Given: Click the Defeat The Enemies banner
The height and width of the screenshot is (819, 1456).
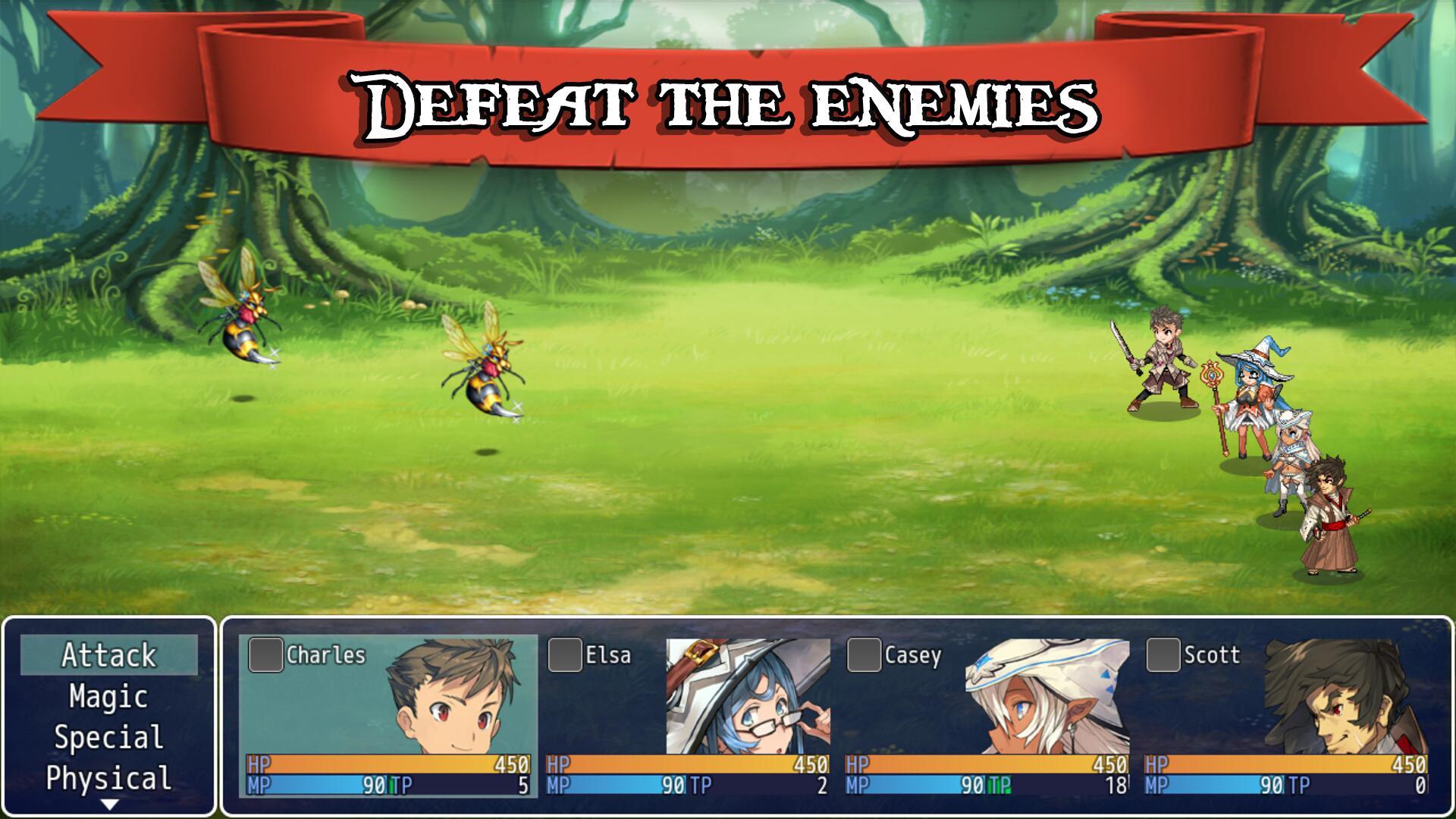Looking at the screenshot, I should (728, 99).
